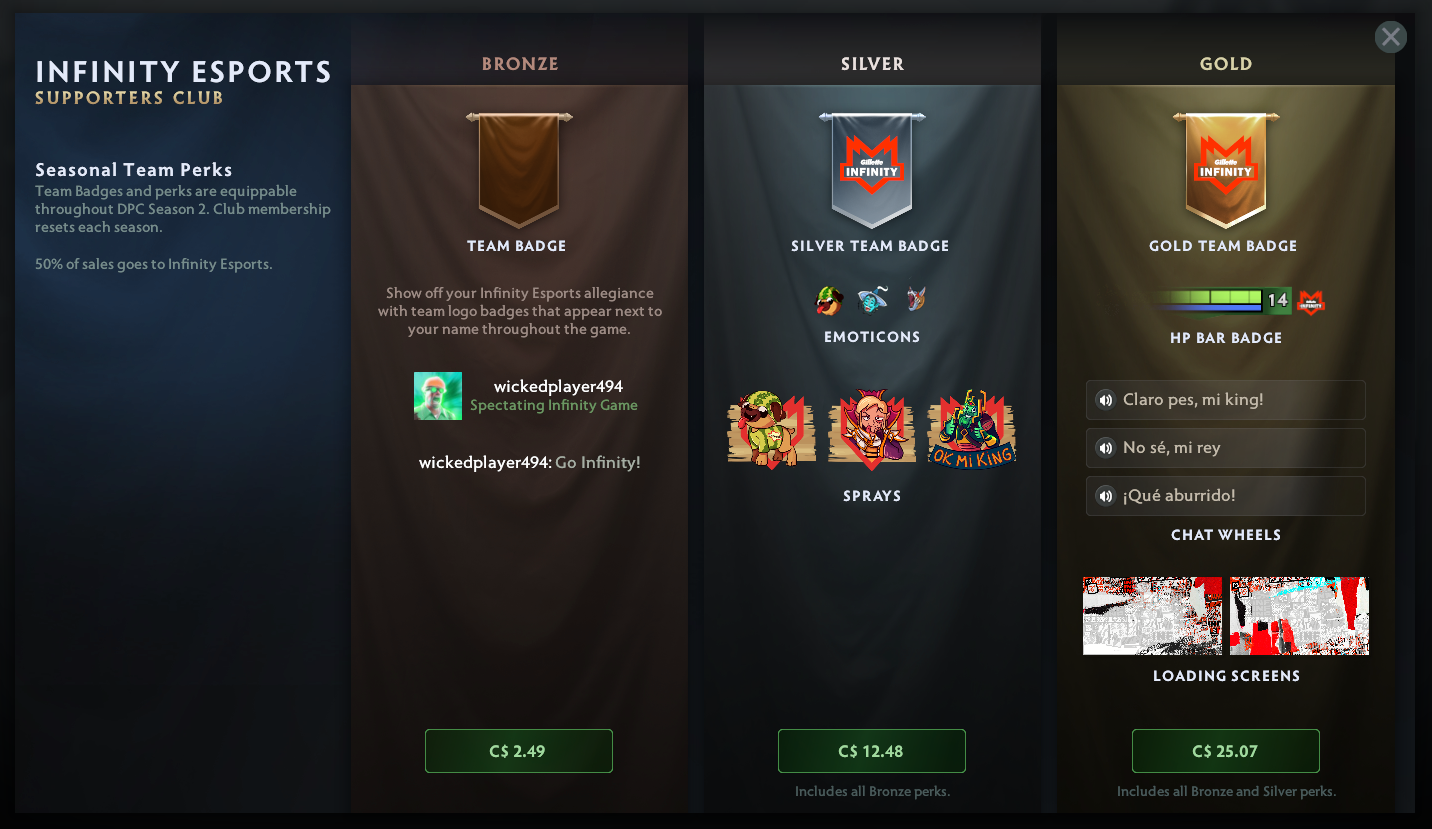This screenshot has width=1432, height=829.
Task: Play the 'Claro pes, mi king!' chat line
Action: pyautogui.click(x=1105, y=400)
